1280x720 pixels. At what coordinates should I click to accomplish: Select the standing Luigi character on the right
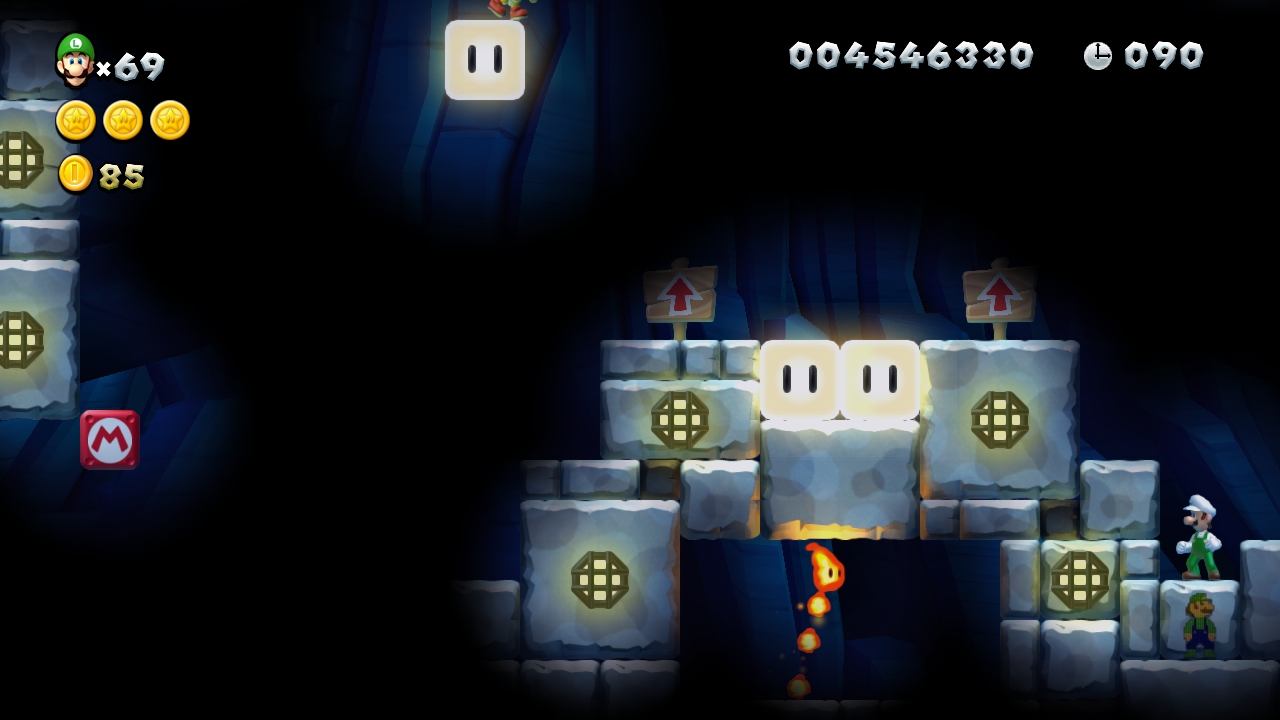(x=1197, y=535)
